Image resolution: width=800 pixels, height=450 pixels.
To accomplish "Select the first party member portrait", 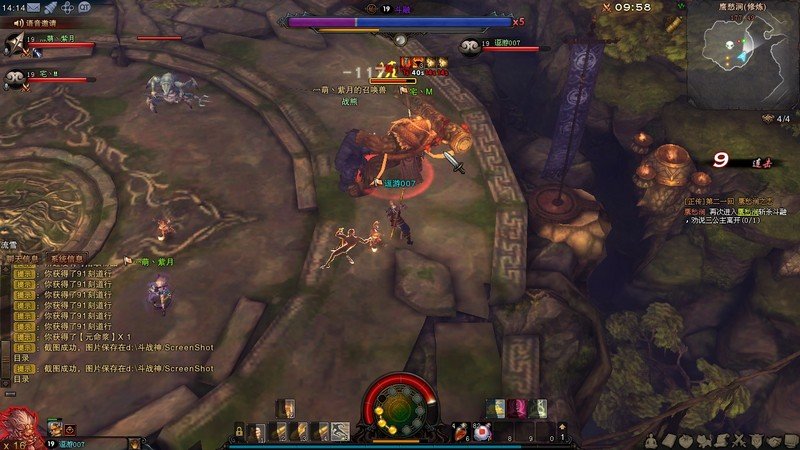I will pos(14,43).
